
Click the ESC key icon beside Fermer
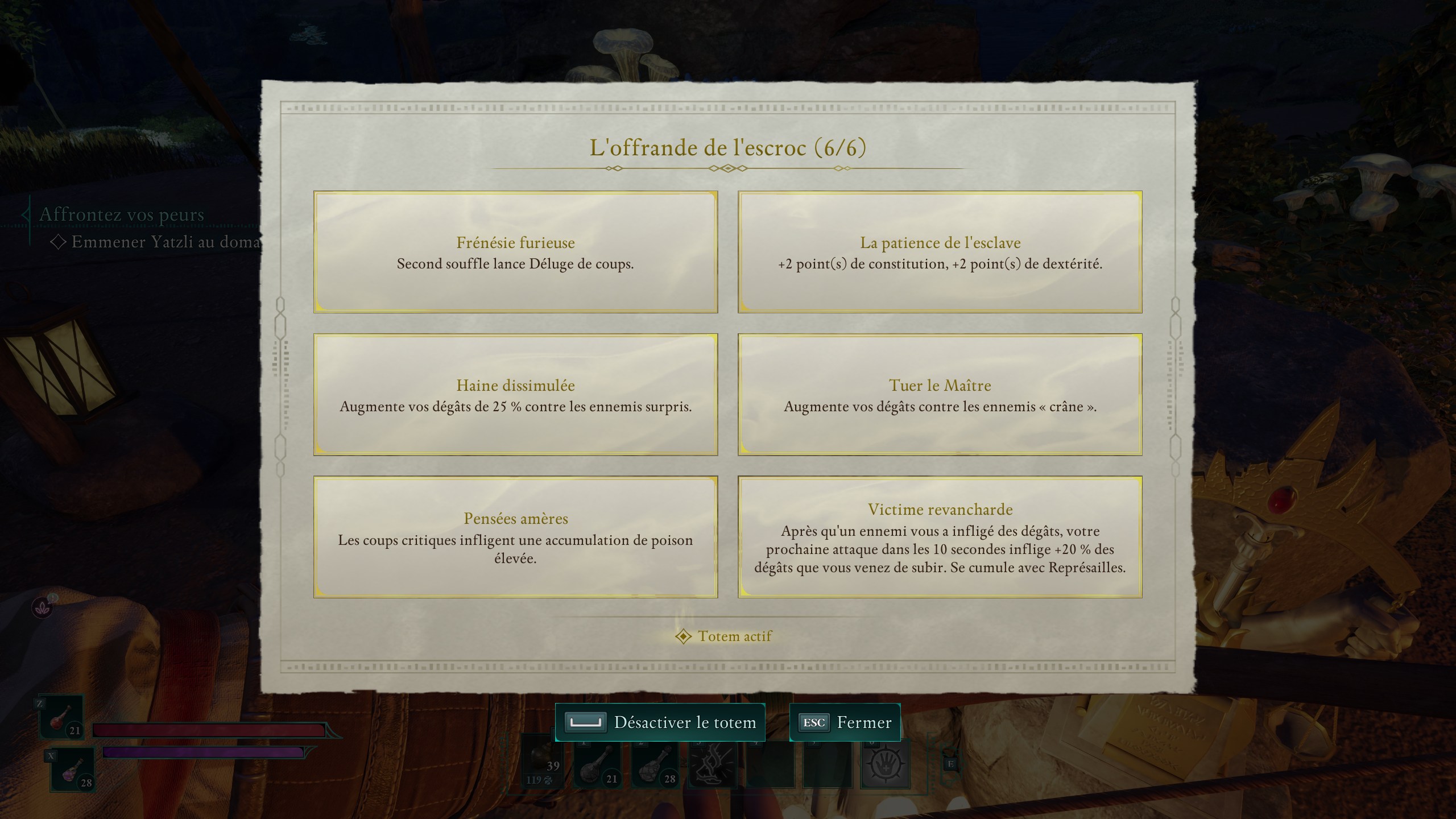pos(816,723)
